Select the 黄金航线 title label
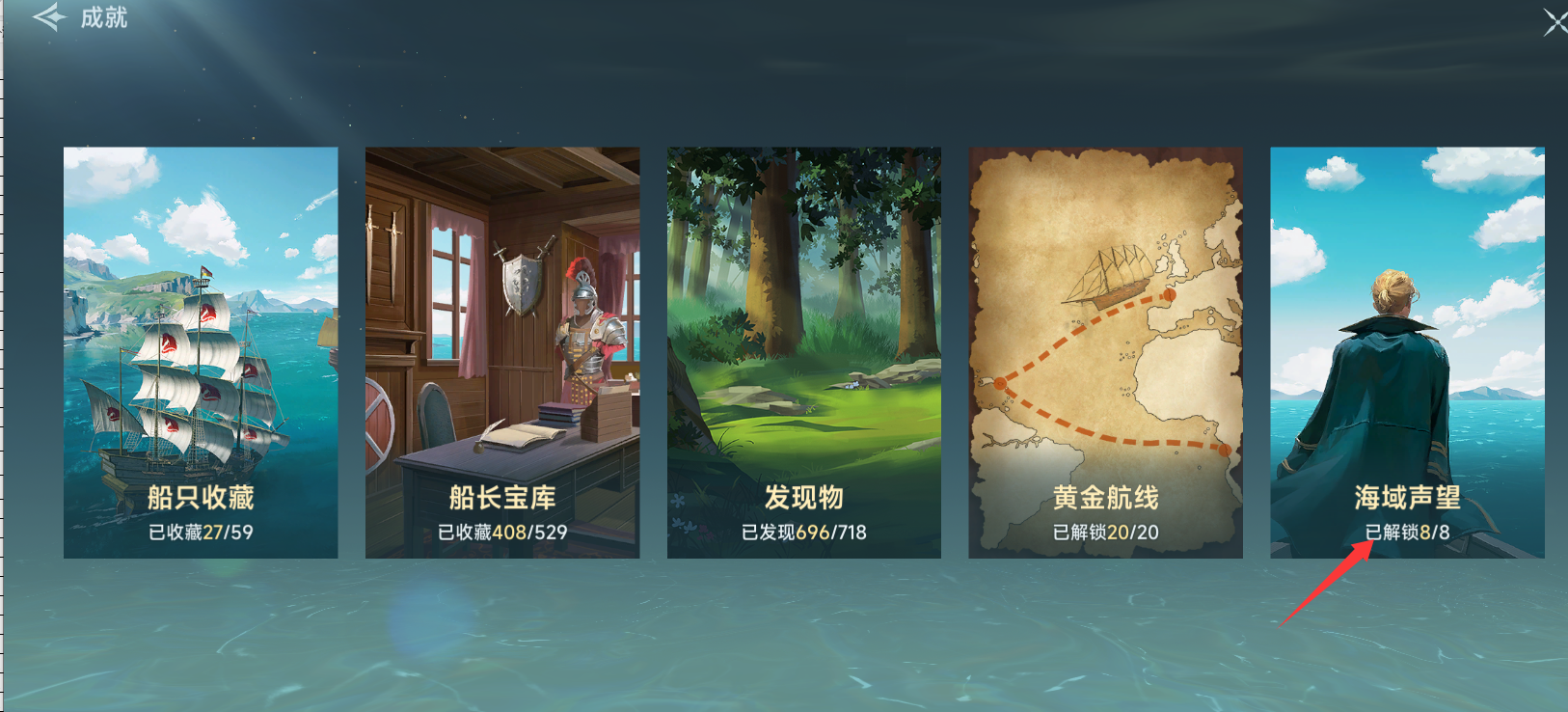This screenshot has height=712, width=1568. click(1105, 497)
